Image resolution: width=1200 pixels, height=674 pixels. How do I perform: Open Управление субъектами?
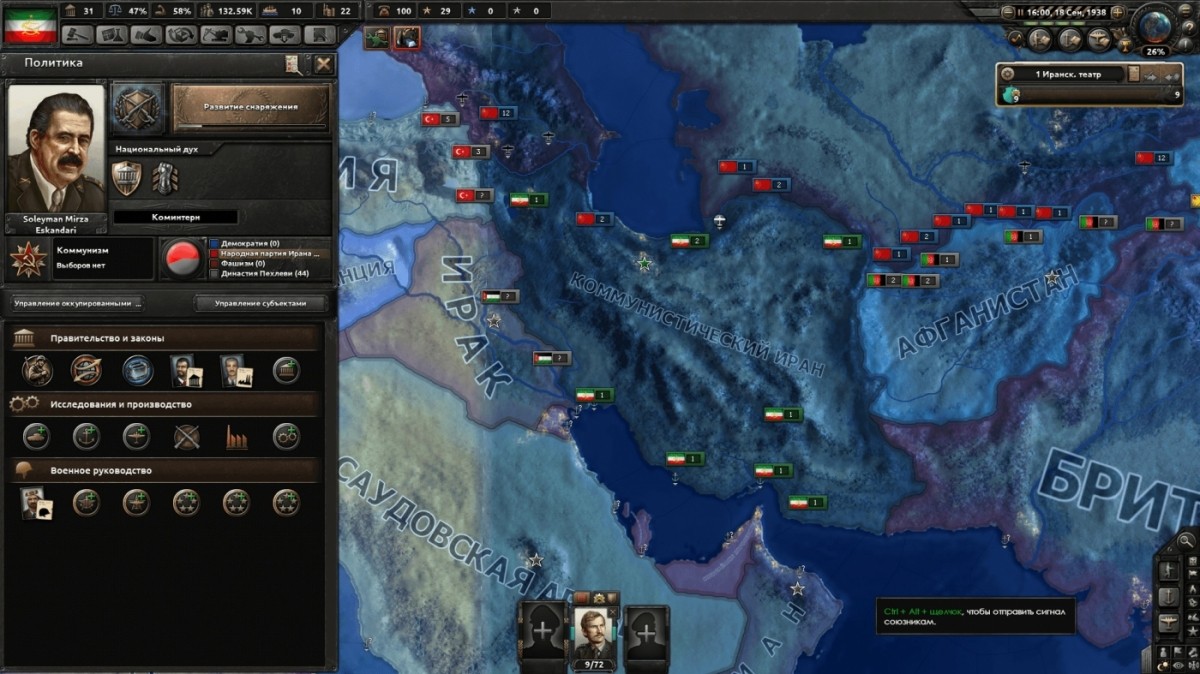tap(260, 303)
